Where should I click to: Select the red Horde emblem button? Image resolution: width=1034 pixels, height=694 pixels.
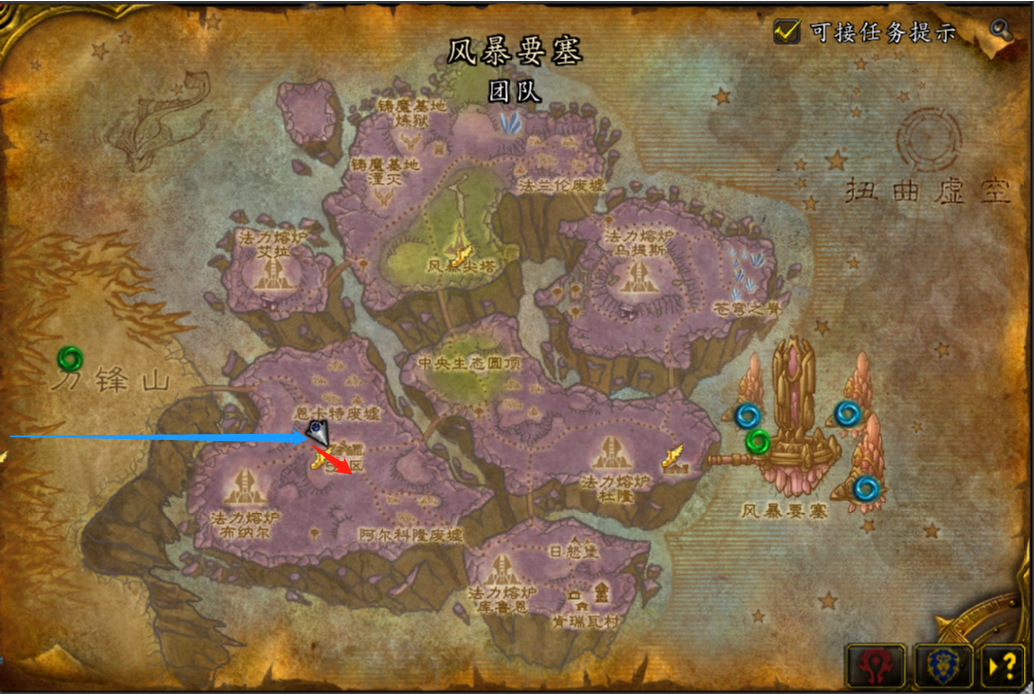[x=876, y=664]
